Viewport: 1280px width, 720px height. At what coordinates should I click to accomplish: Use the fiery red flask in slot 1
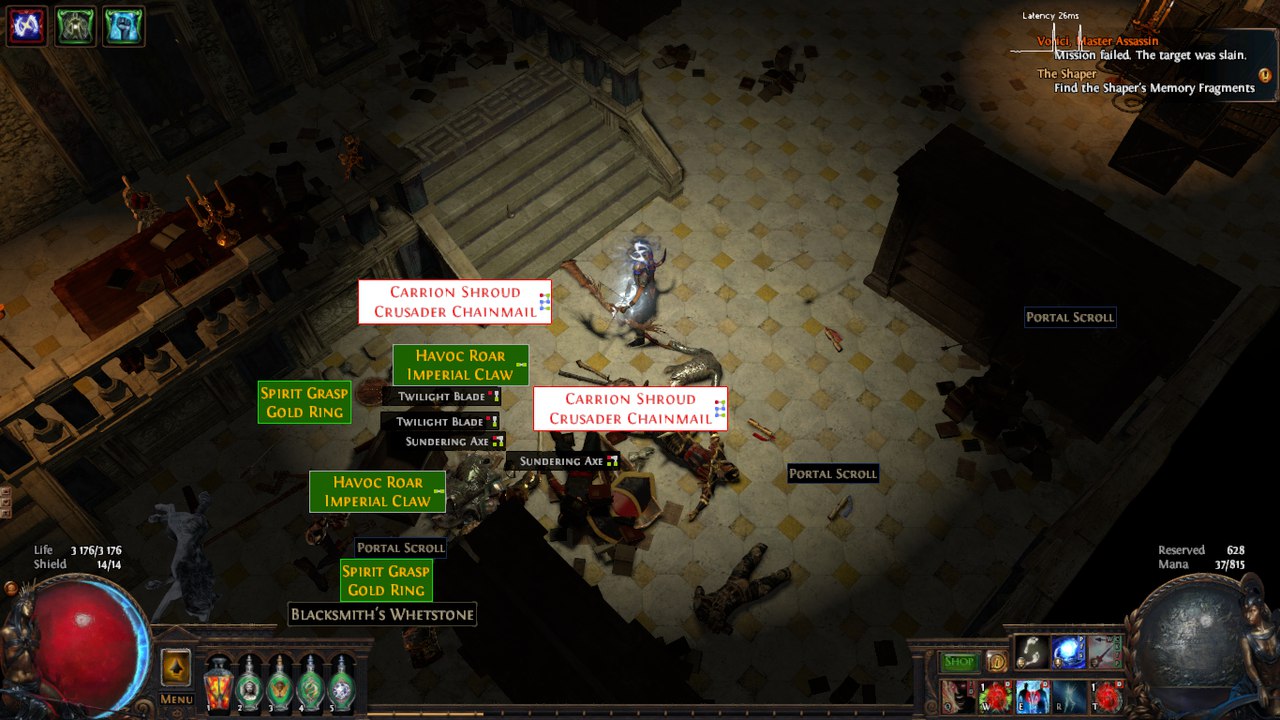coord(218,684)
